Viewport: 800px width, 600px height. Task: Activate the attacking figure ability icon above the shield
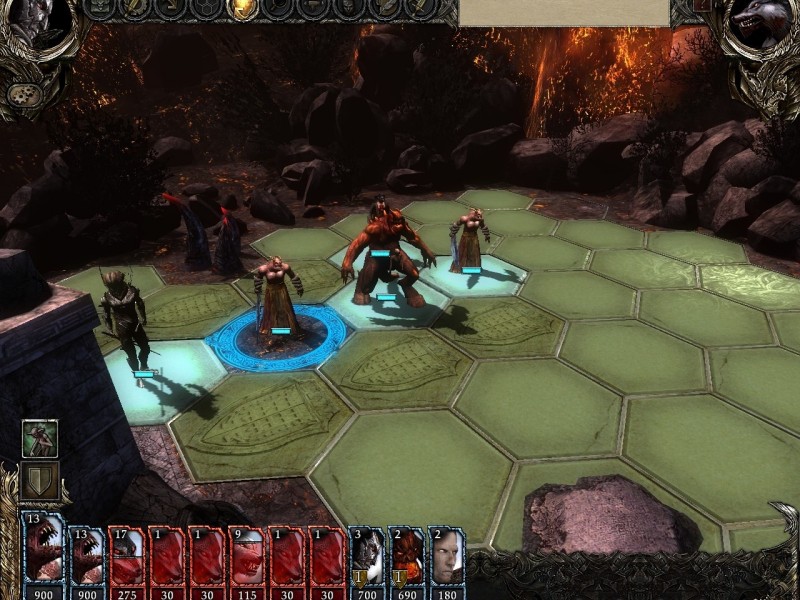pyautogui.click(x=39, y=439)
